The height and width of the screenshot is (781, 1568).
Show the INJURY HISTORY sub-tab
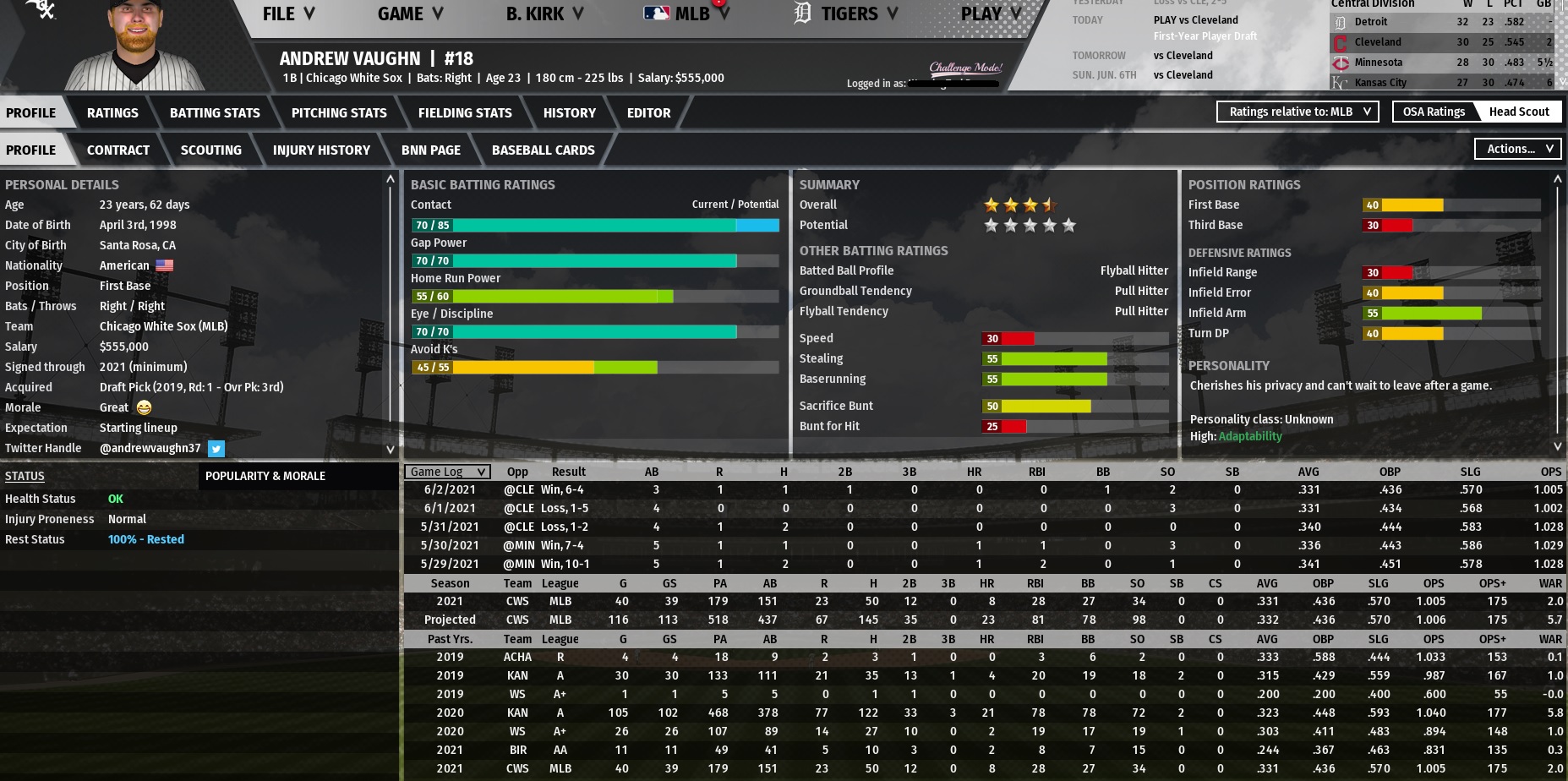point(321,150)
